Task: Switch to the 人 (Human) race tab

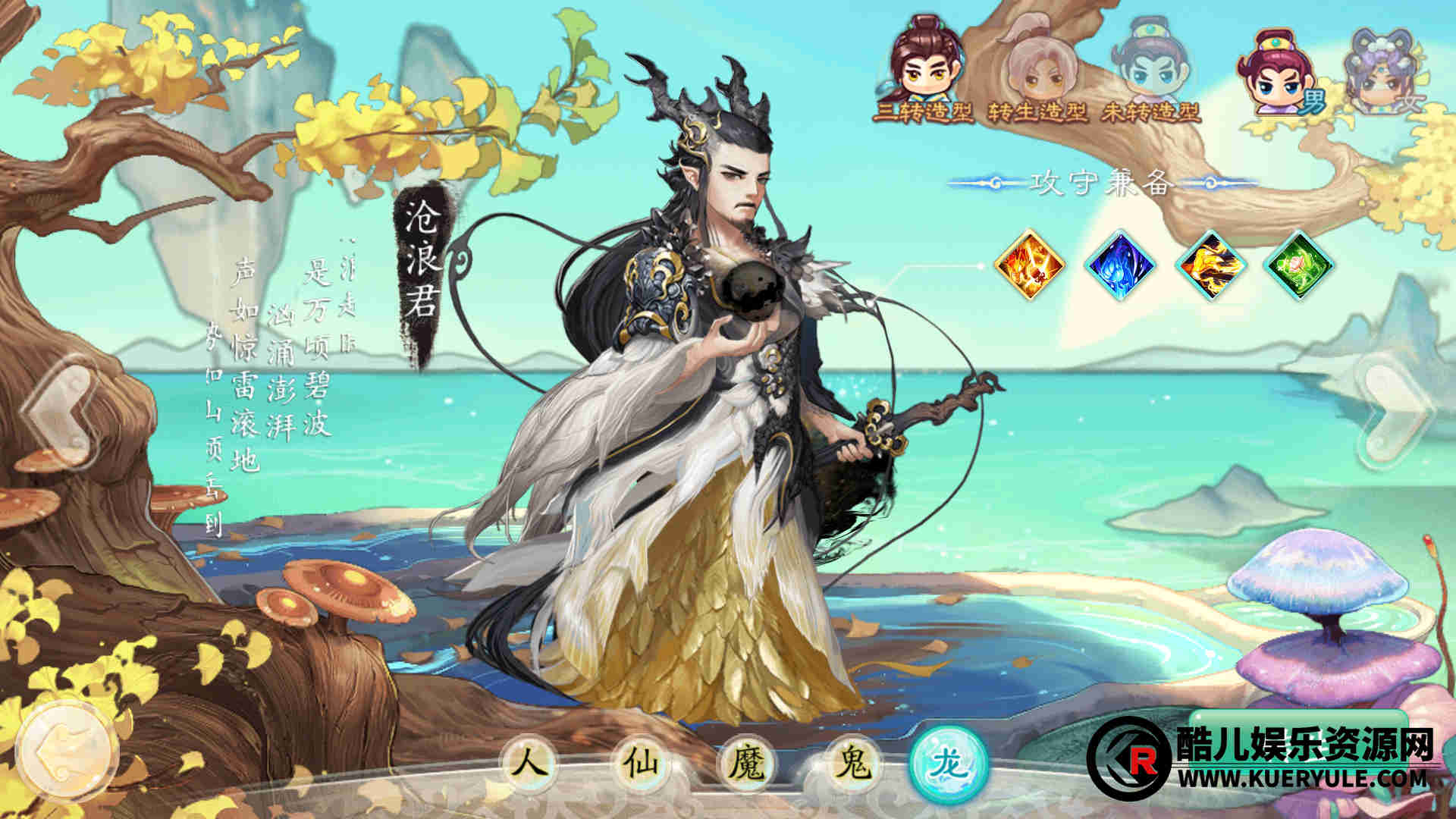Action: click(529, 762)
